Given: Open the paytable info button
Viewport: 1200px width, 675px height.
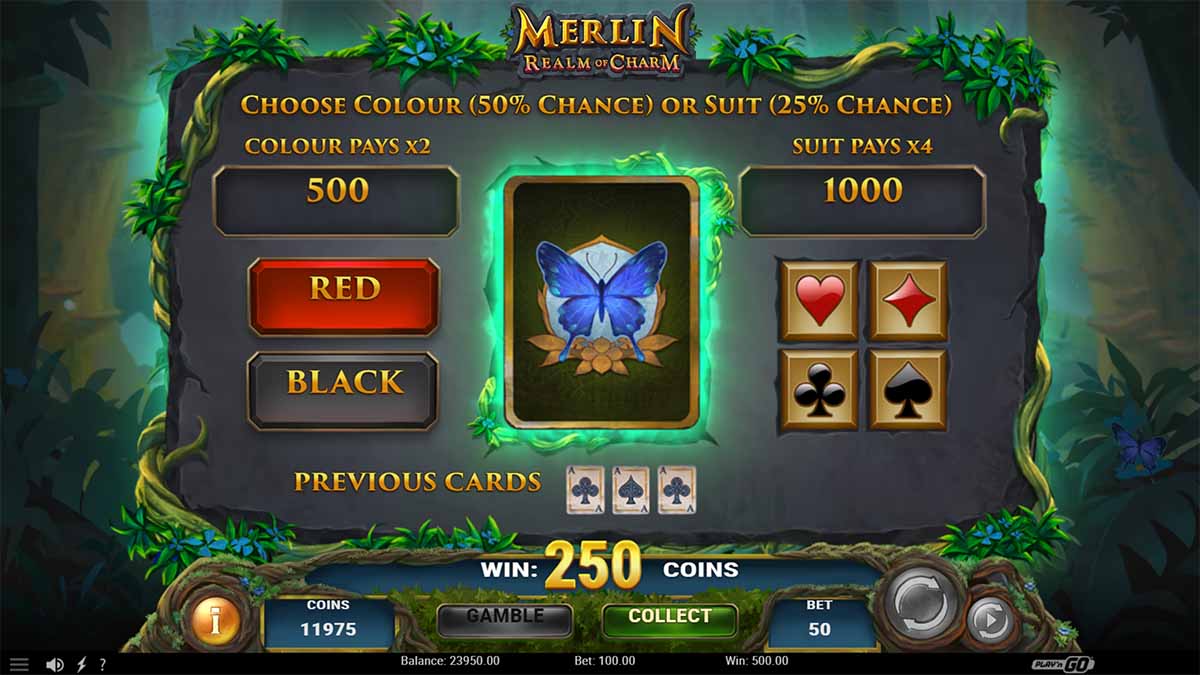Looking at the screenshot, I should pos(216,621).
